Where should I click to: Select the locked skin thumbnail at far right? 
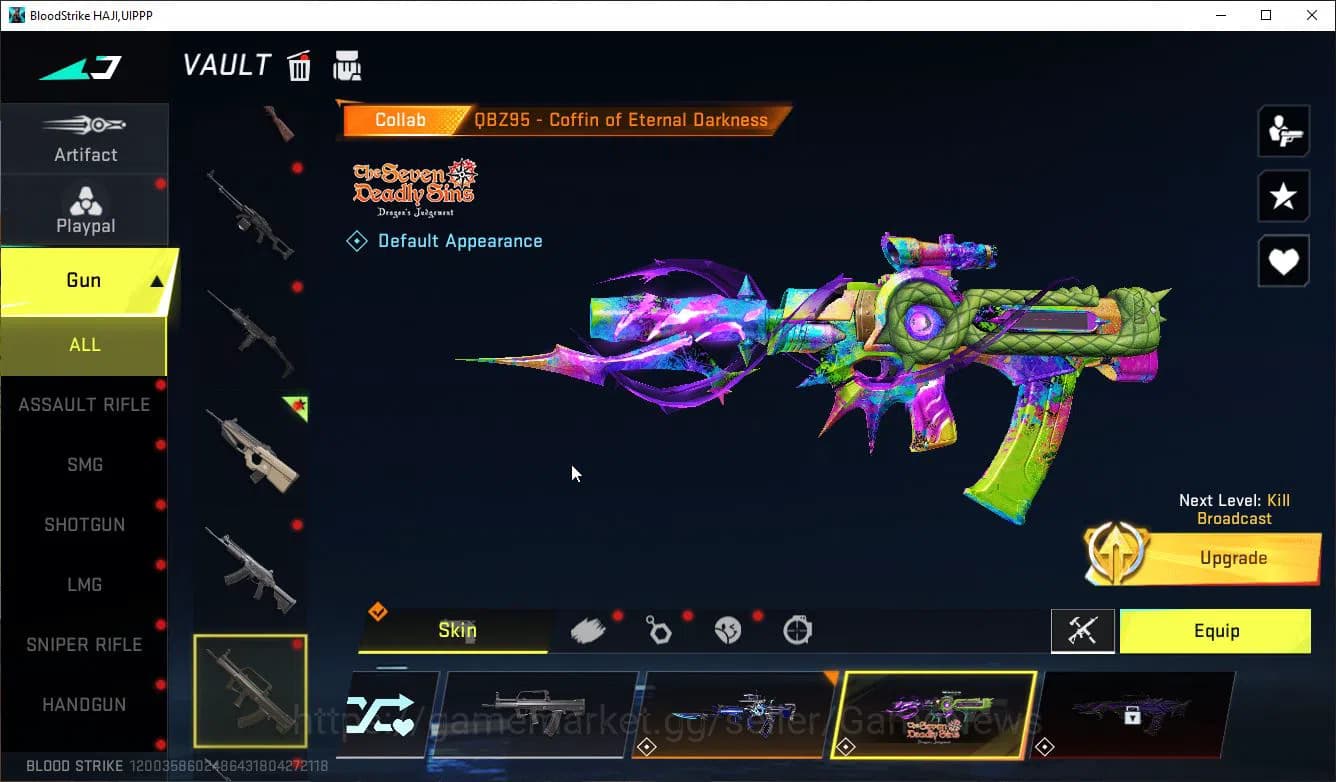(1135, 715)
